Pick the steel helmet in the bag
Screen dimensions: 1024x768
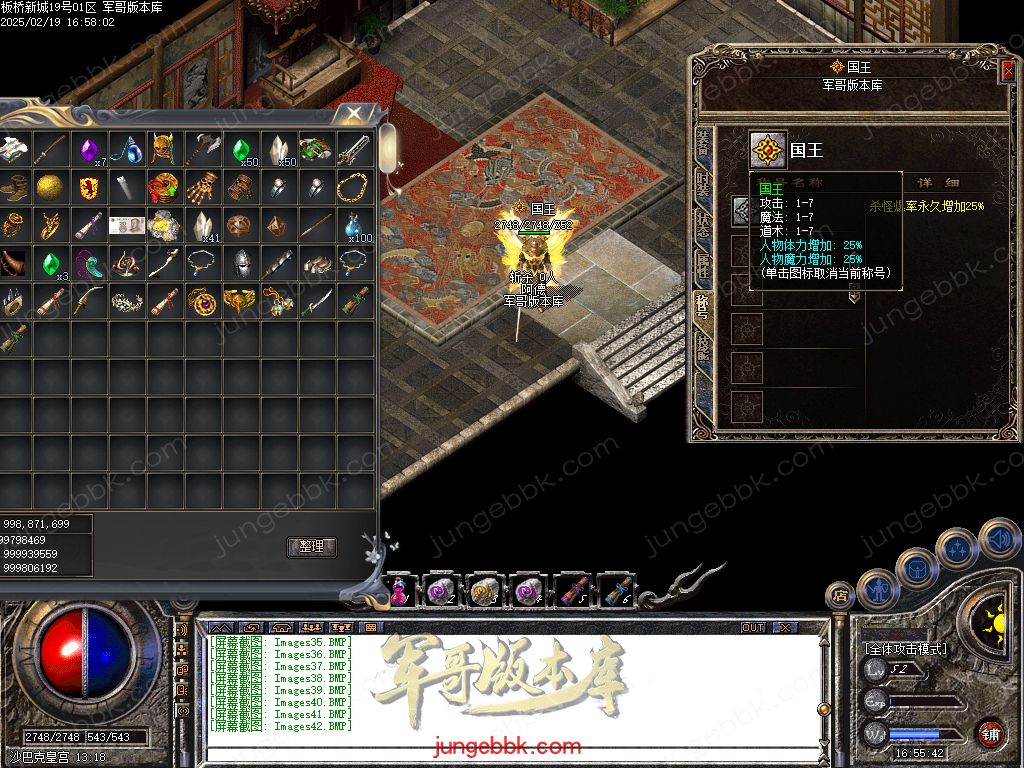tap(240, 263)
